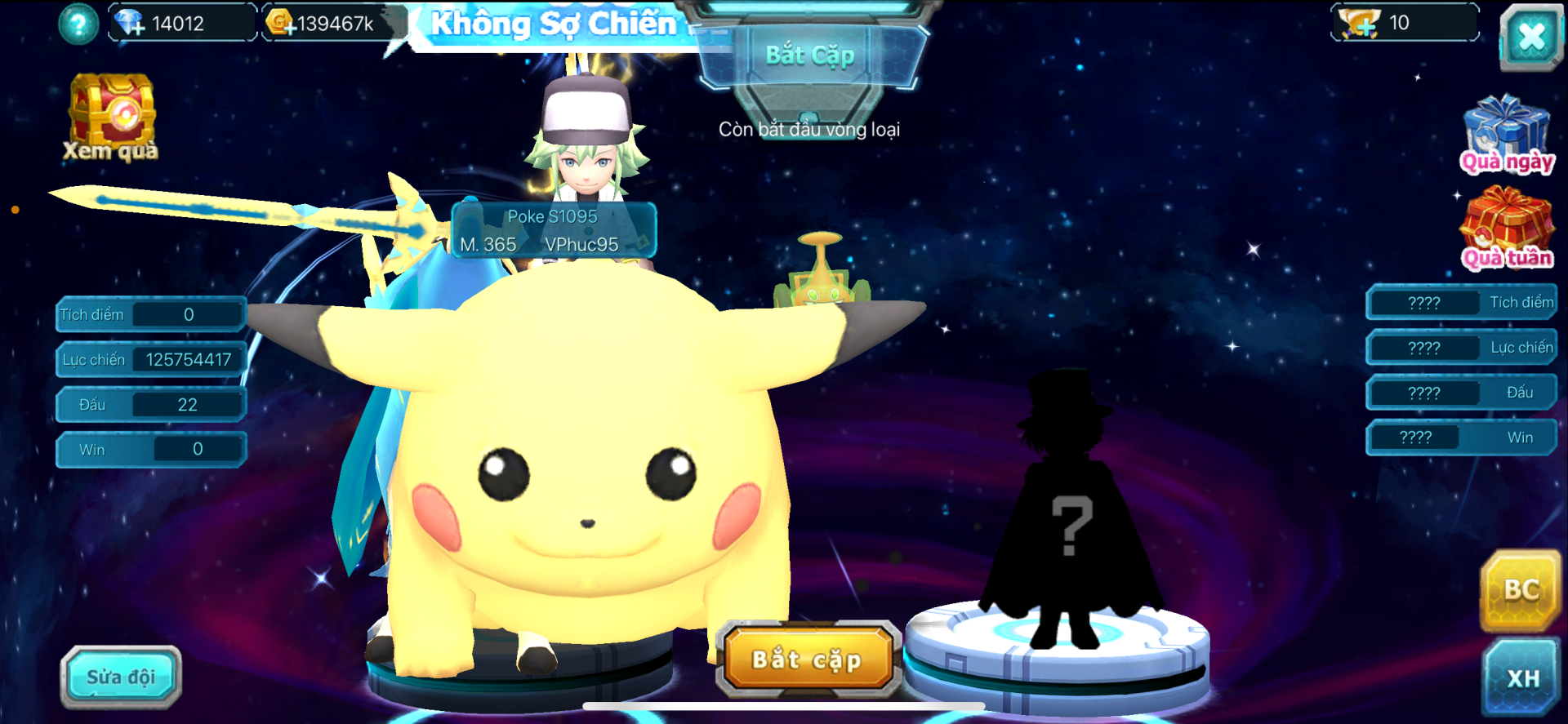Select the Bắt Cặp header tab
Screen dimensions: 1568x724
tap(810, 56)
